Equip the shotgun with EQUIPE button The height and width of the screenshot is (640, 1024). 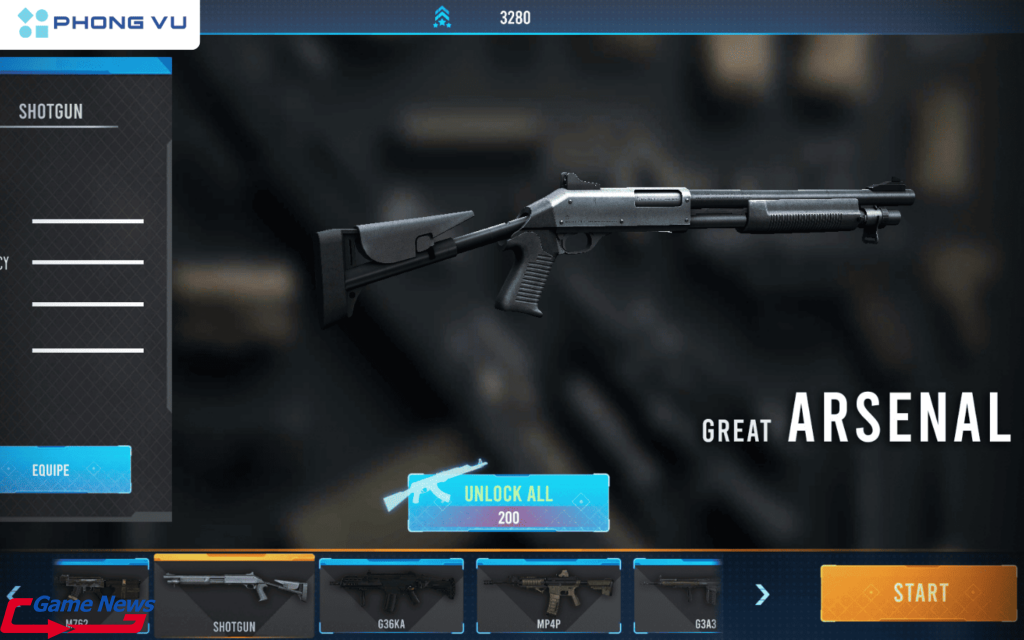[x=65, y=469]
